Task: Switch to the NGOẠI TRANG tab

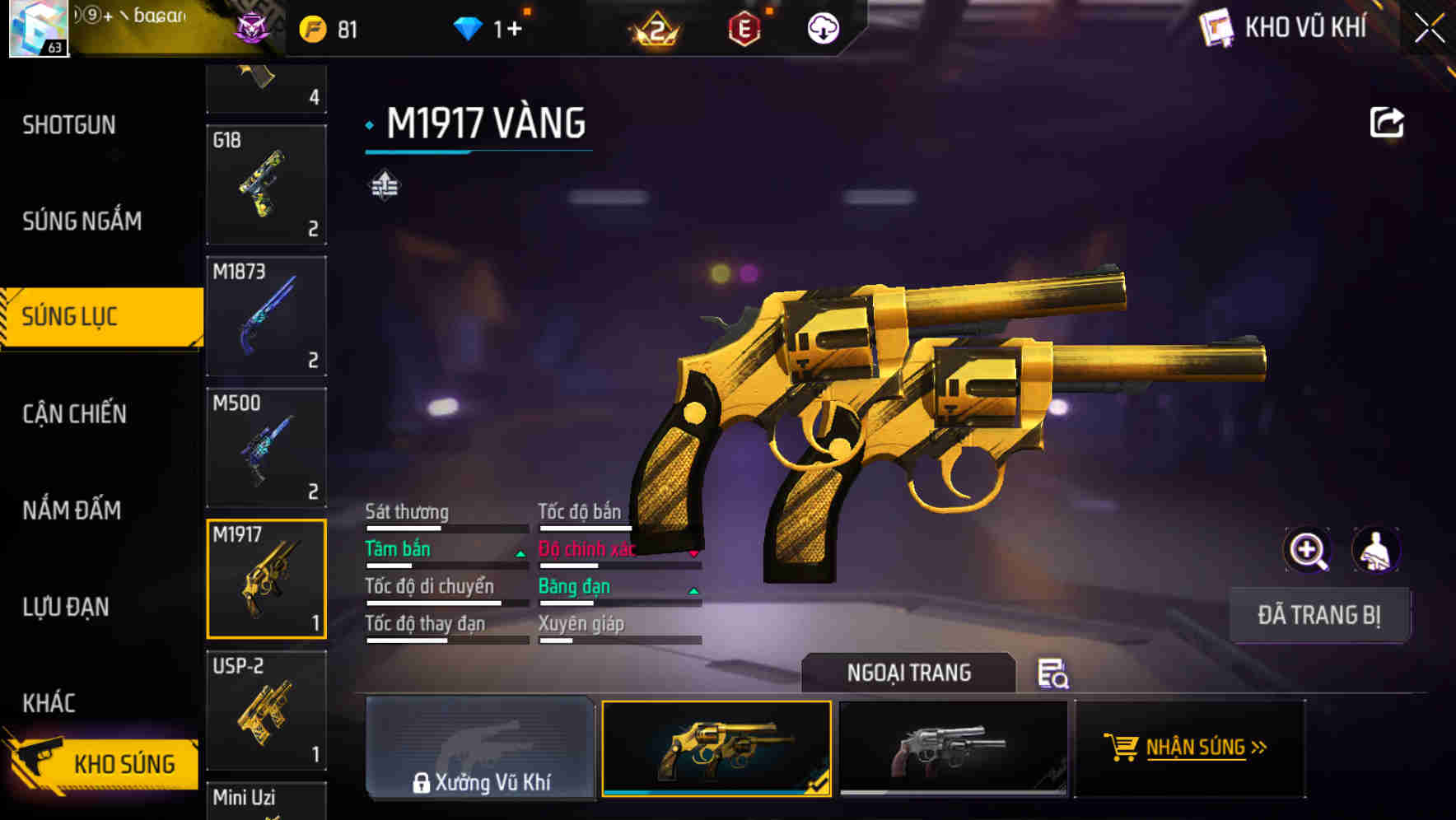Action: (x=909, y=673)
